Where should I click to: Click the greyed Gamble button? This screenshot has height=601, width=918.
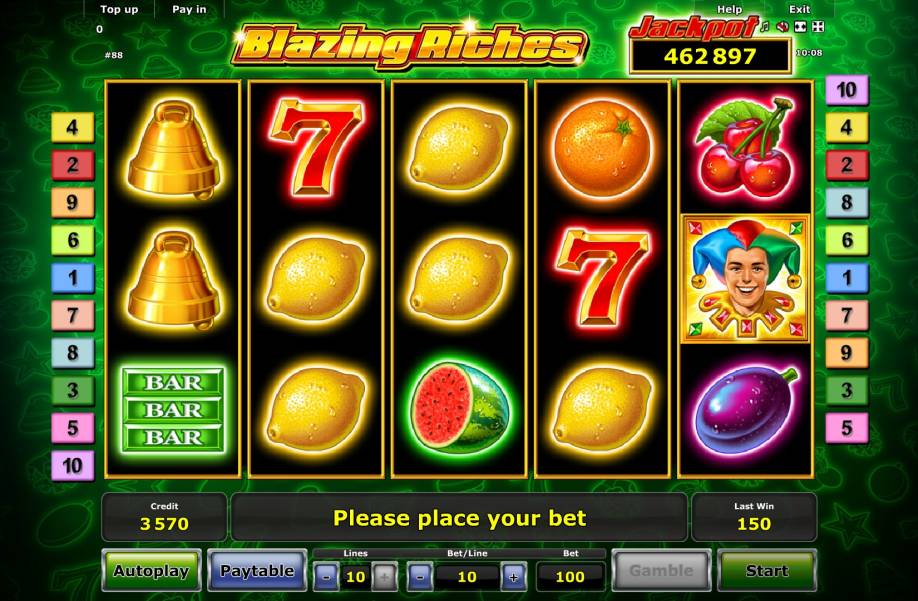point(661,571)
